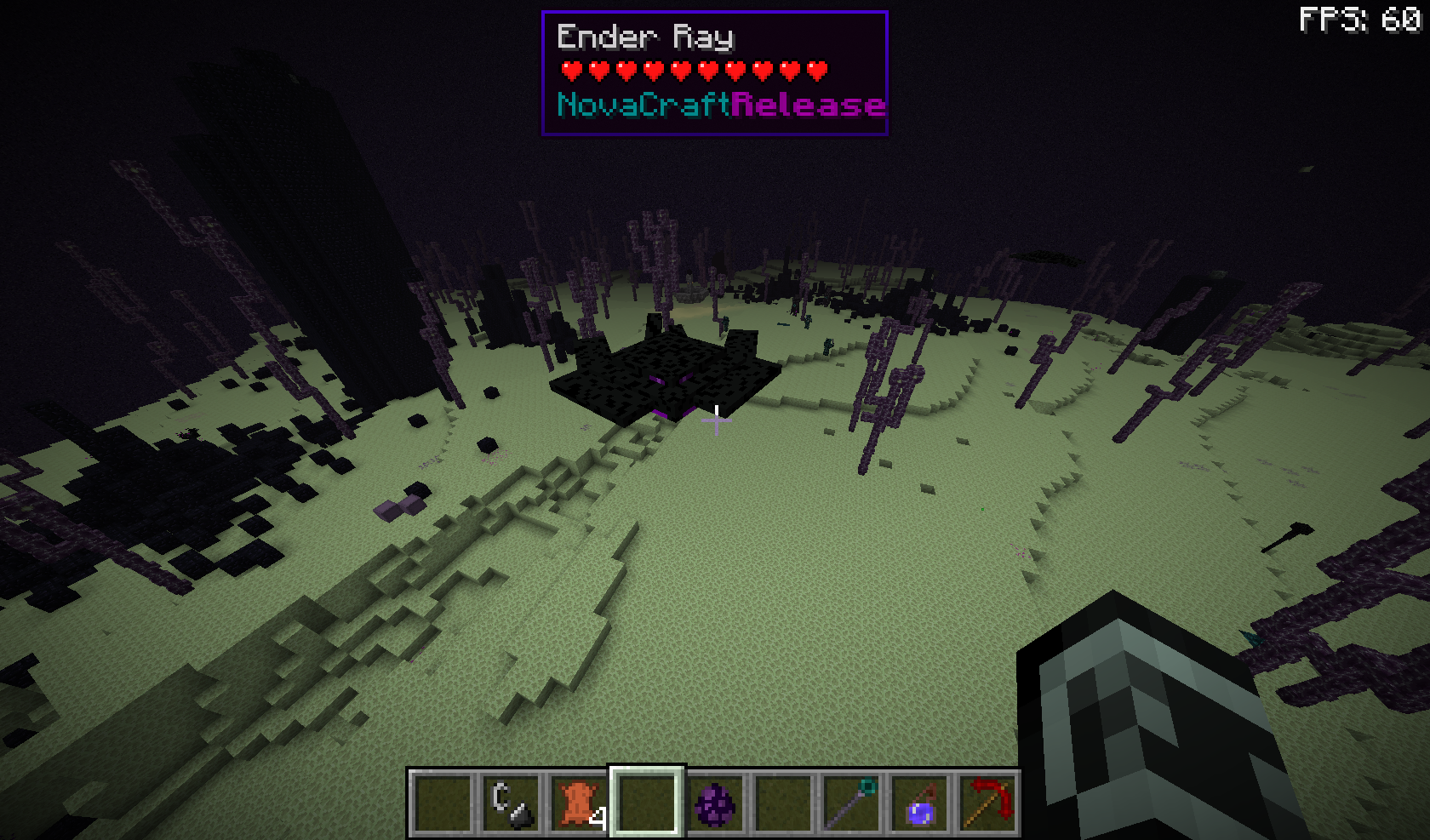
Task: Click the NovaCraft text in the boss bar
Action: click(x=643, y=106)
